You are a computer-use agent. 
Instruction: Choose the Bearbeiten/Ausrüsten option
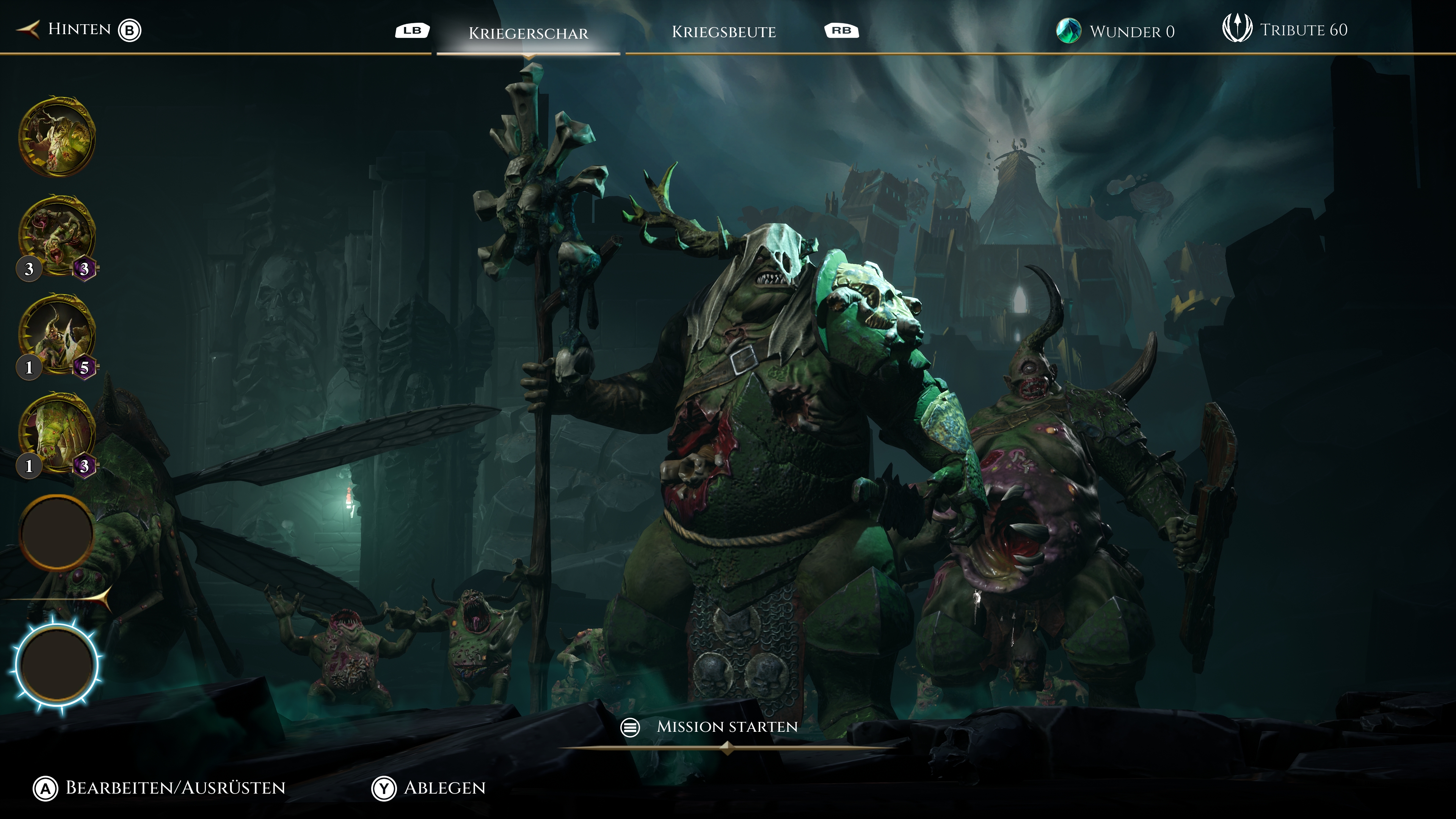pos(175,788)
